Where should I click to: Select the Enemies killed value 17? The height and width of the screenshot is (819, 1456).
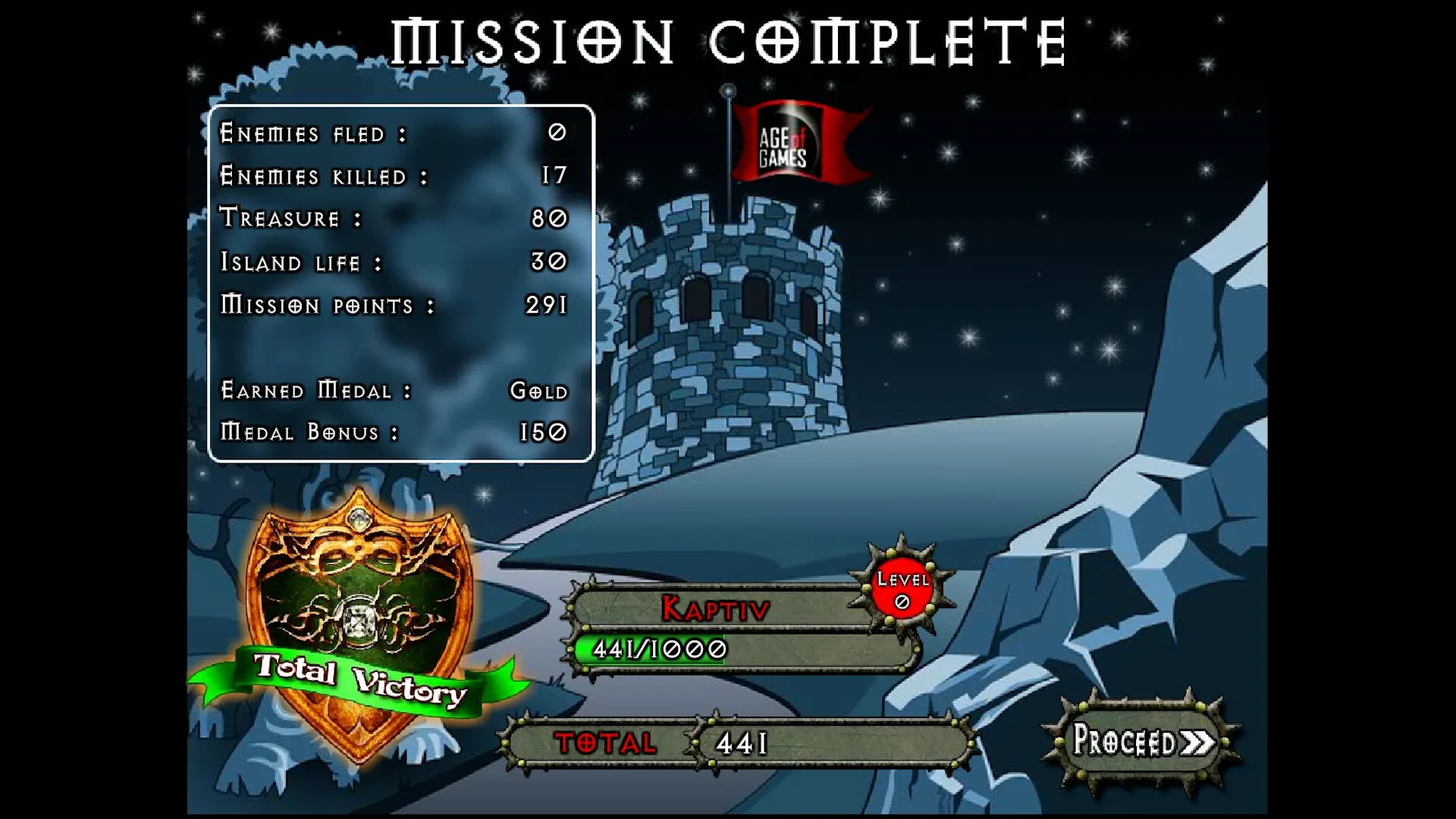tap(556, 176)
